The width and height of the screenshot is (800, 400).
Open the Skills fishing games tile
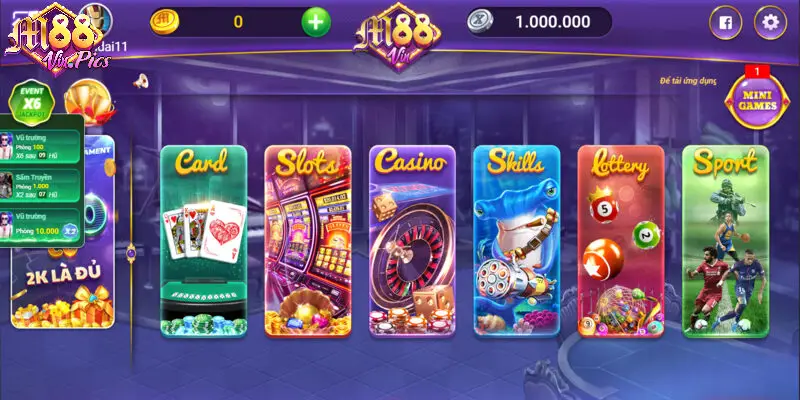pyautogui.click(x=516, y=240)
